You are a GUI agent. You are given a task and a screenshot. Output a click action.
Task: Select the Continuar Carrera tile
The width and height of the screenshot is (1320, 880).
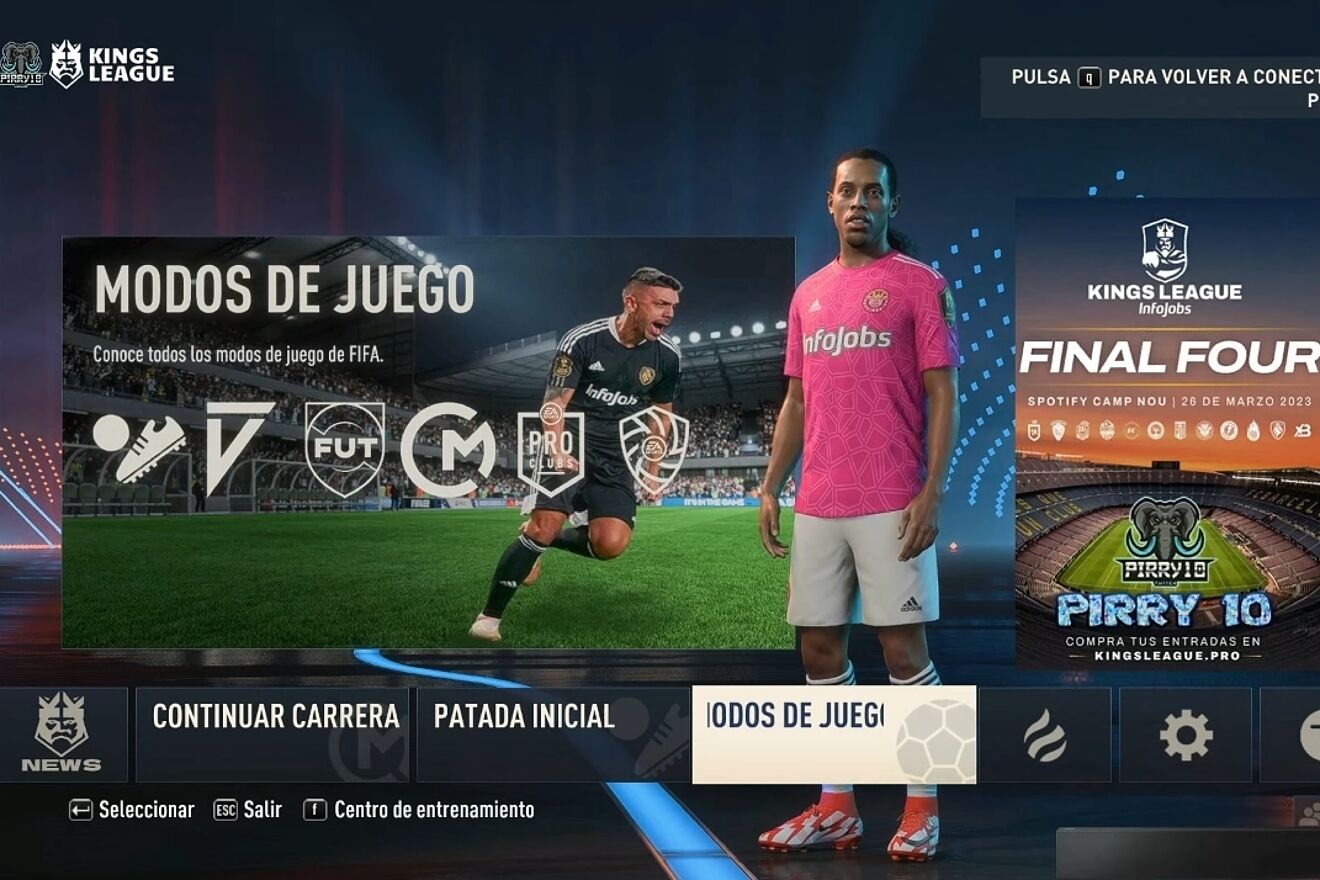click(272, 735)
